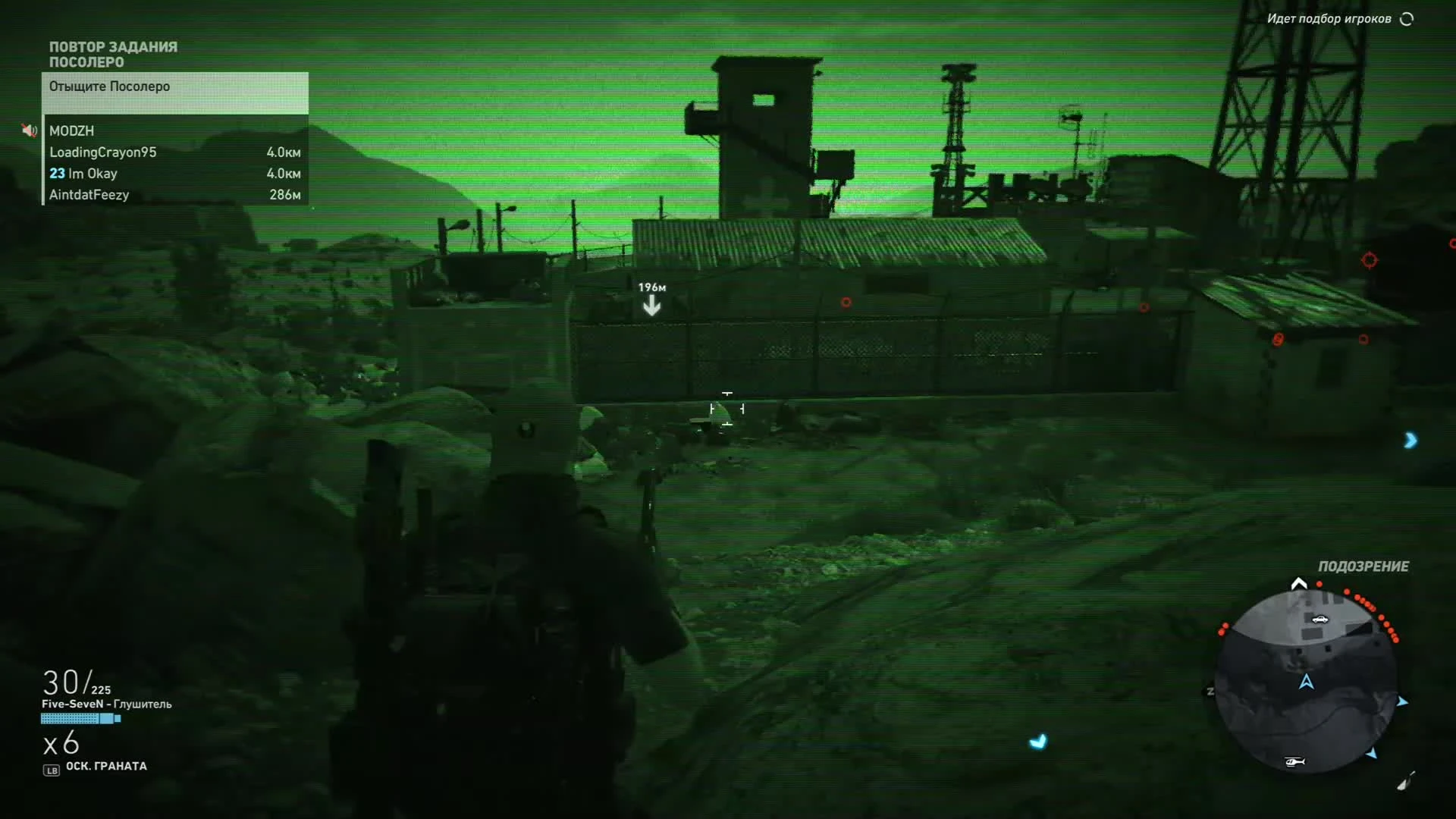Image resolution: width=1456 pixels, height=819 pixels.
Task: Click the muted speaker icon next to MODZH
Action: point(29,130)
